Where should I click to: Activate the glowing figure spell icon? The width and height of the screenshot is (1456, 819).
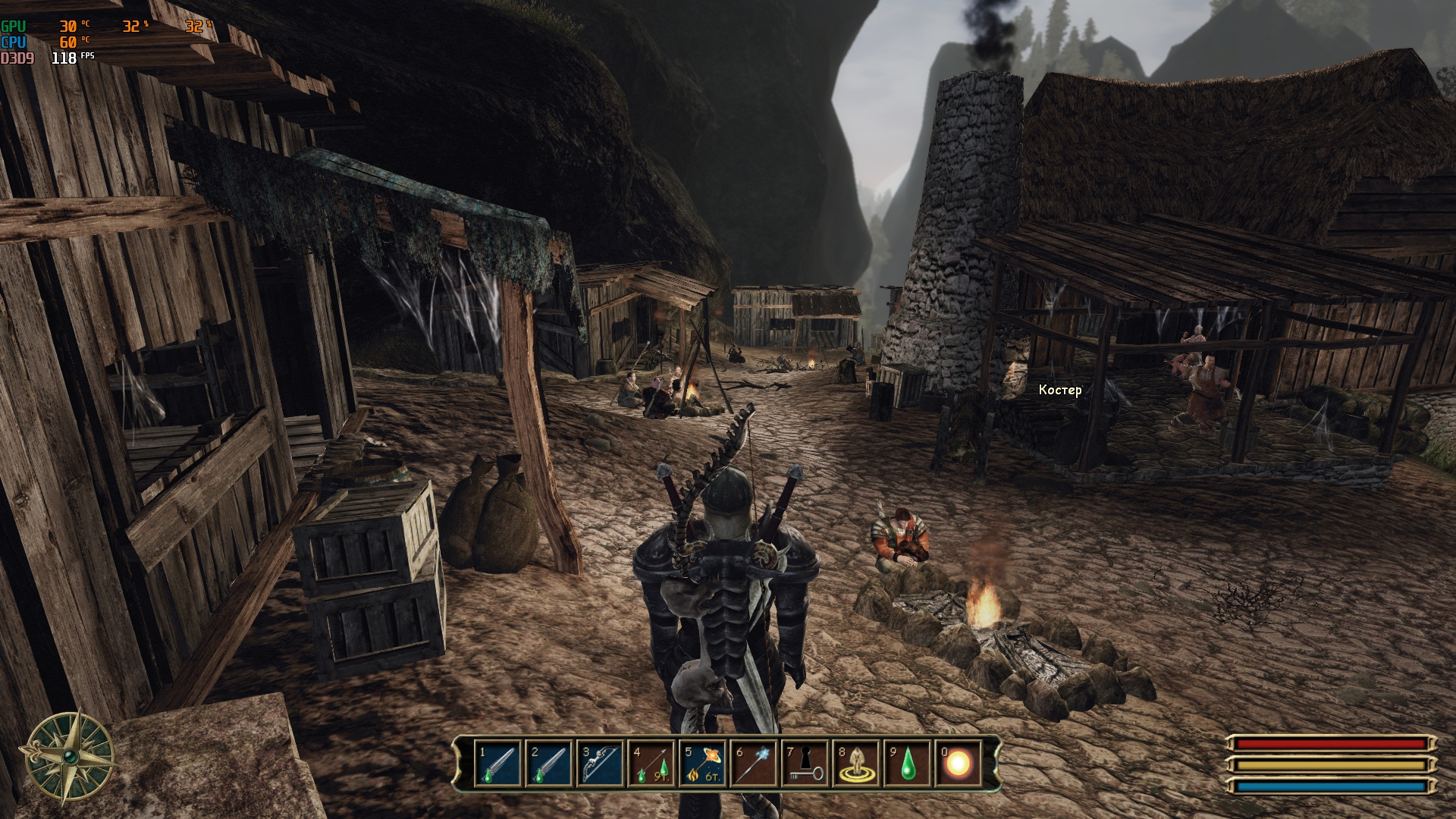pyautogui.click(x=857, y=763)
